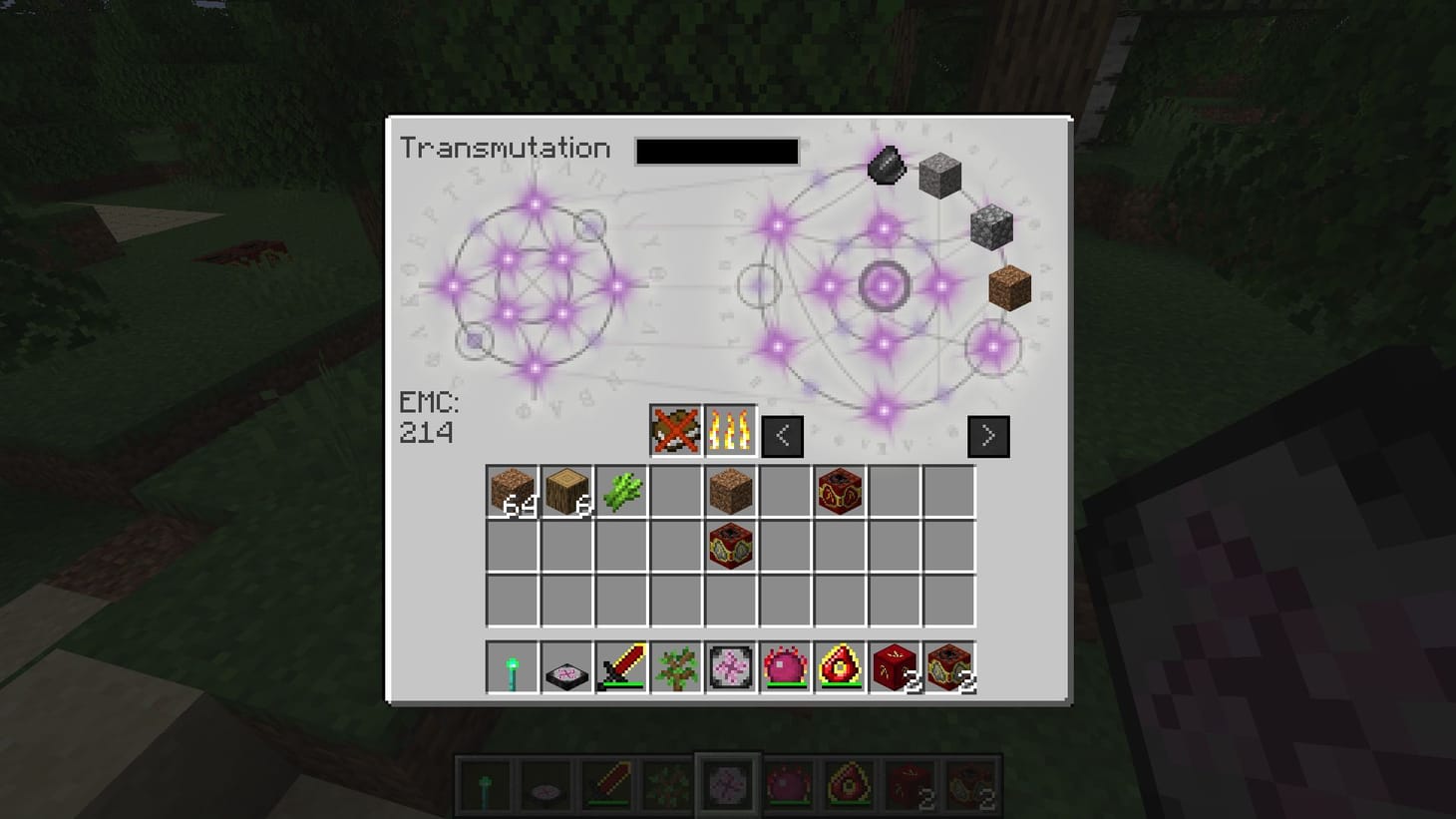Viewport: 1456px width, 819px height.
Task: Select the flint in the transmutation ring
Action: click(x=886, y=163)
